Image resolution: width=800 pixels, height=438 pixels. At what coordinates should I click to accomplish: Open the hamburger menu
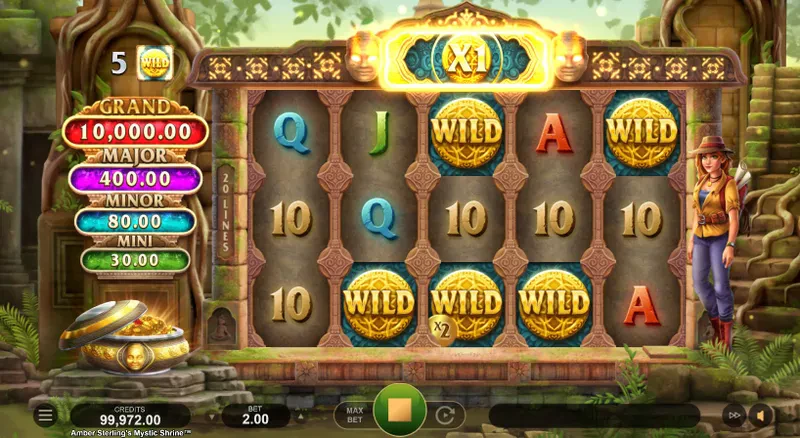[44, 414]
